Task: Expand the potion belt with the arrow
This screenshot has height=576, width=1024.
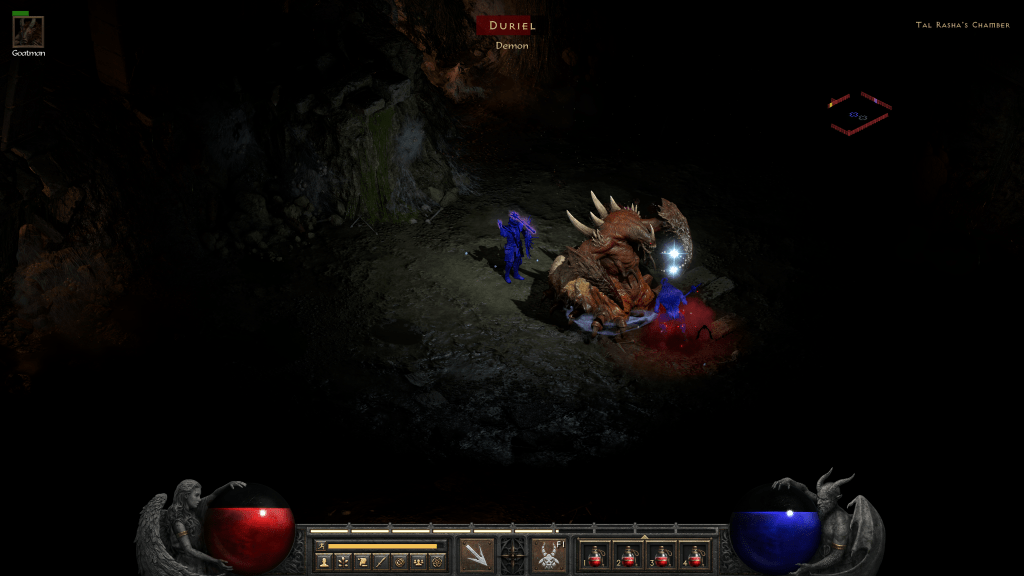Action: click(x=644, y=537)
